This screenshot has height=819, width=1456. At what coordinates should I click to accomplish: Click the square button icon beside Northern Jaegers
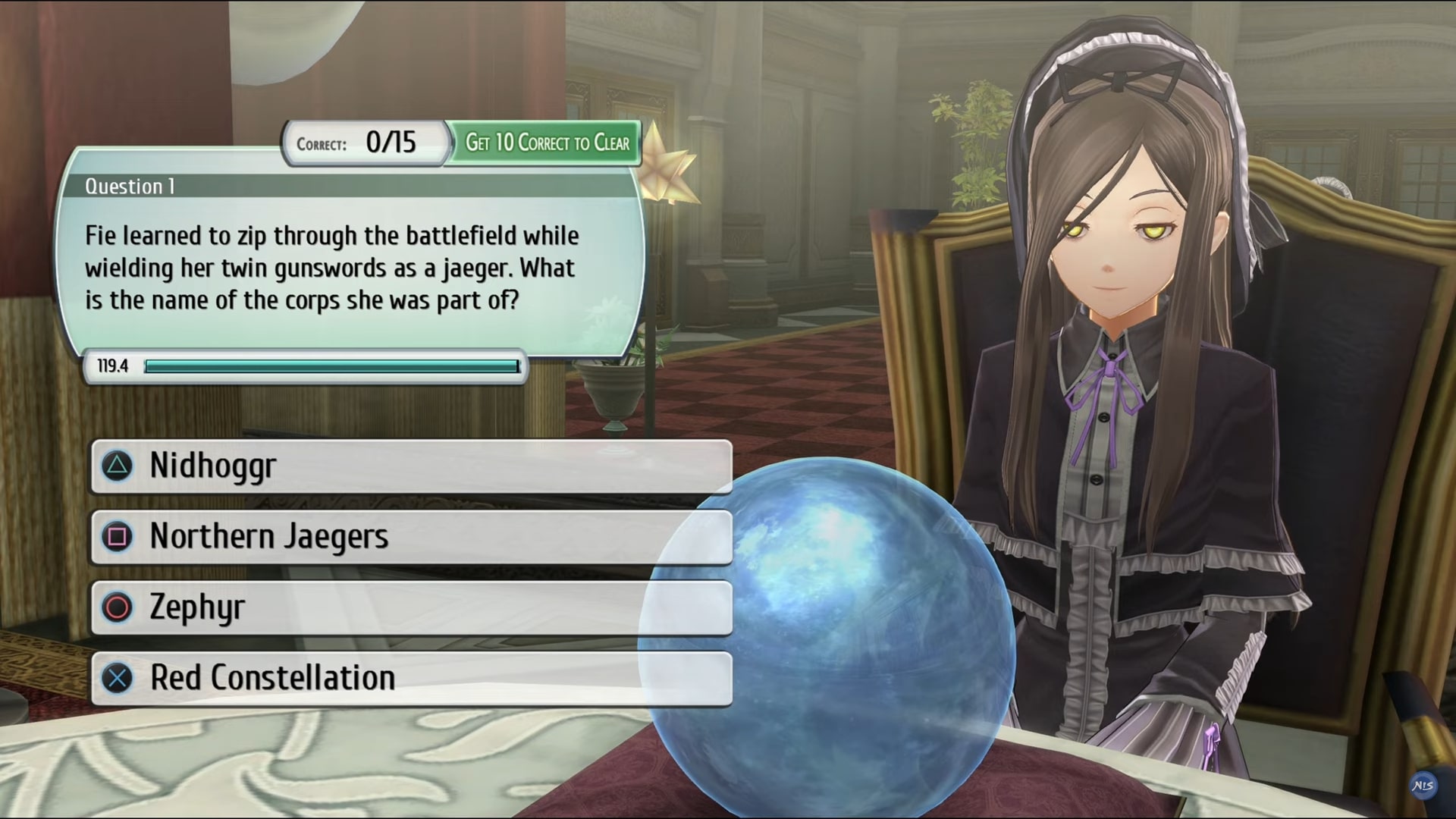point(118,536)
